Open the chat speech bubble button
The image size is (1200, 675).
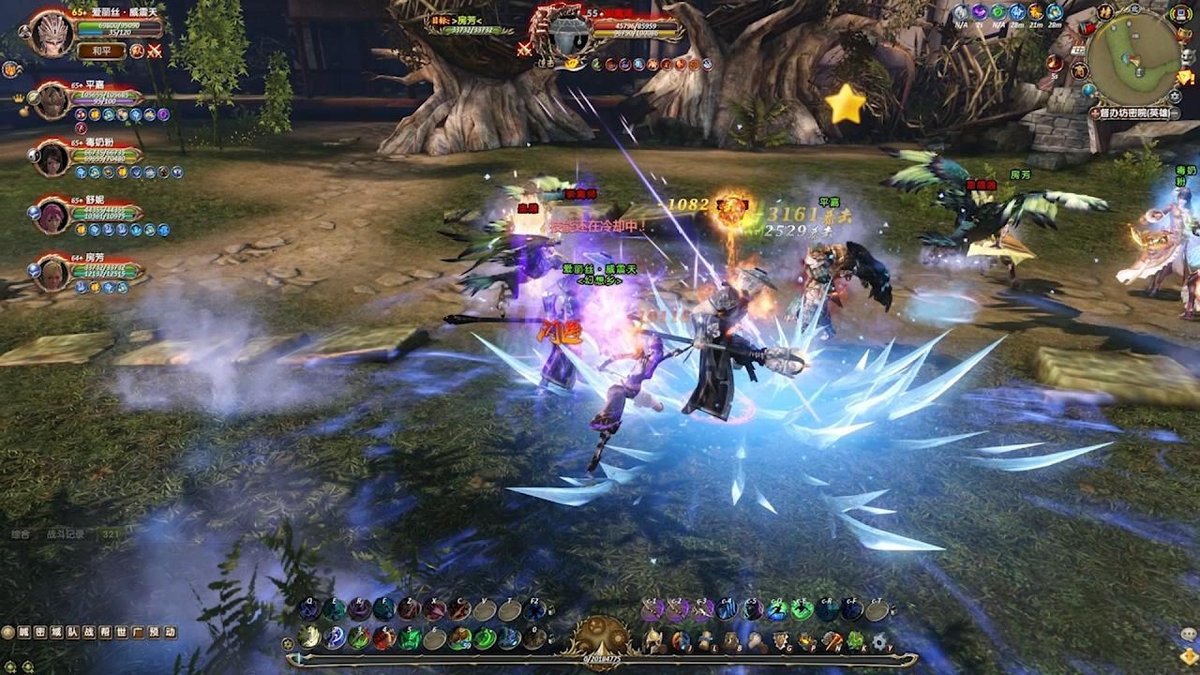pyautogui.click(x=1188, y=633)
